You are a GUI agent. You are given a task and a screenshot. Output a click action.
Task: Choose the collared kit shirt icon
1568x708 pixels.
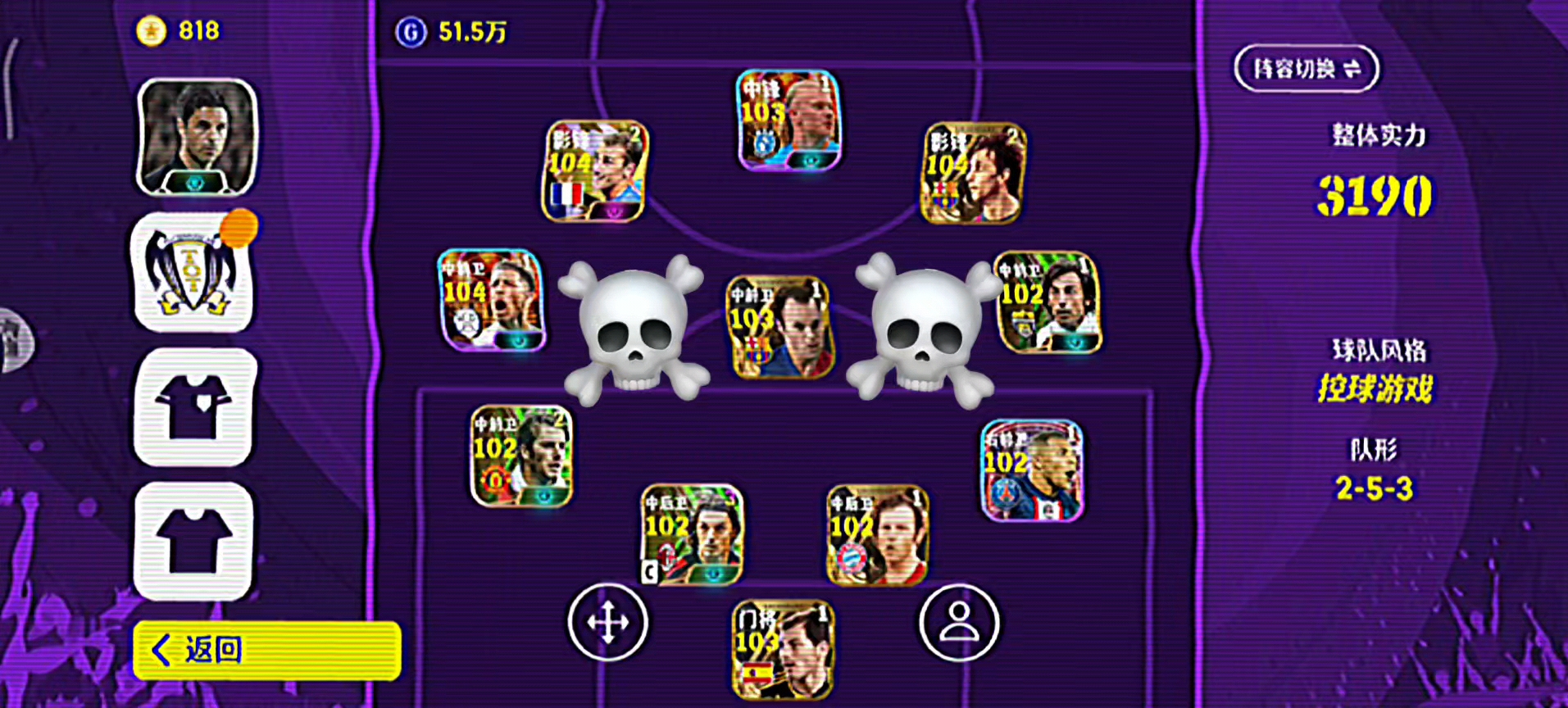pyautogui.click(x=195, y=407)
